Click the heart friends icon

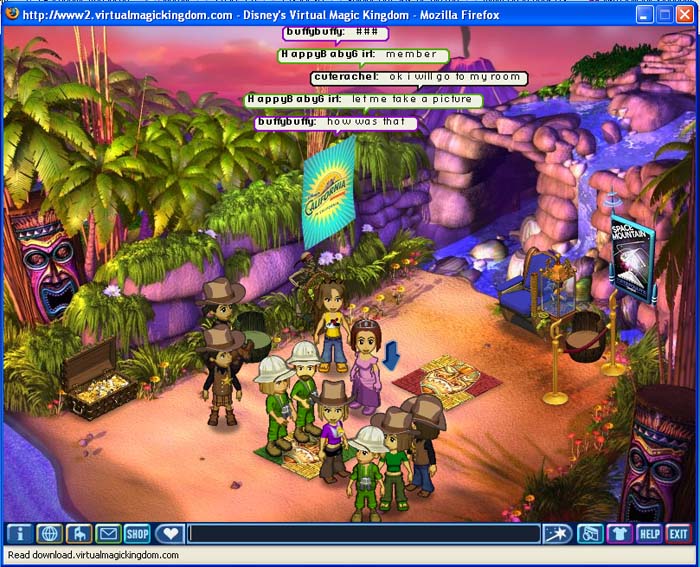click(x=169, y=534)
